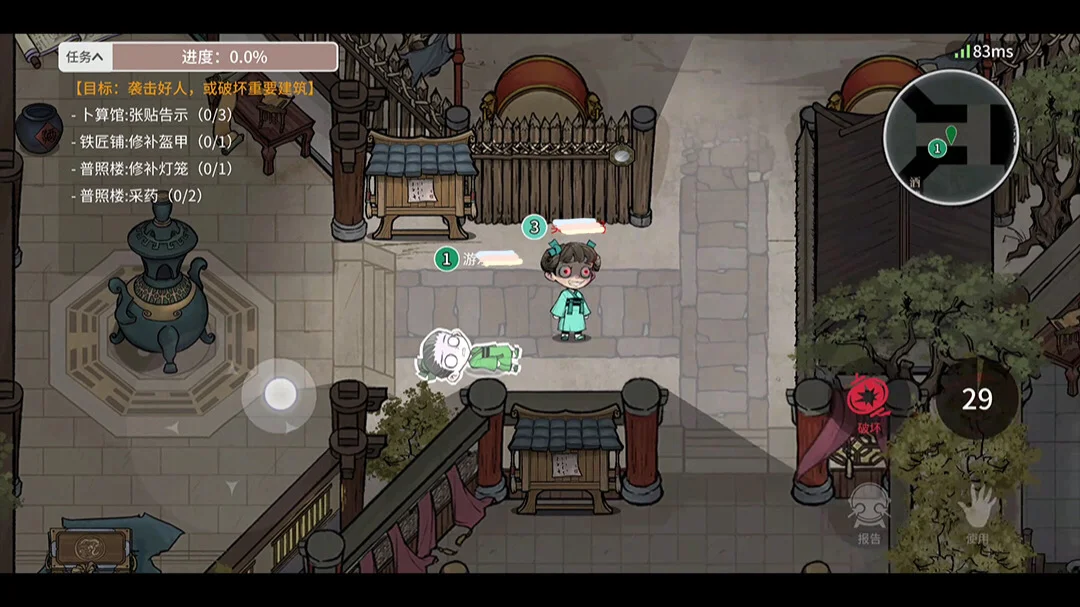Tap the 报告 report button

click(x=869, y=515)
